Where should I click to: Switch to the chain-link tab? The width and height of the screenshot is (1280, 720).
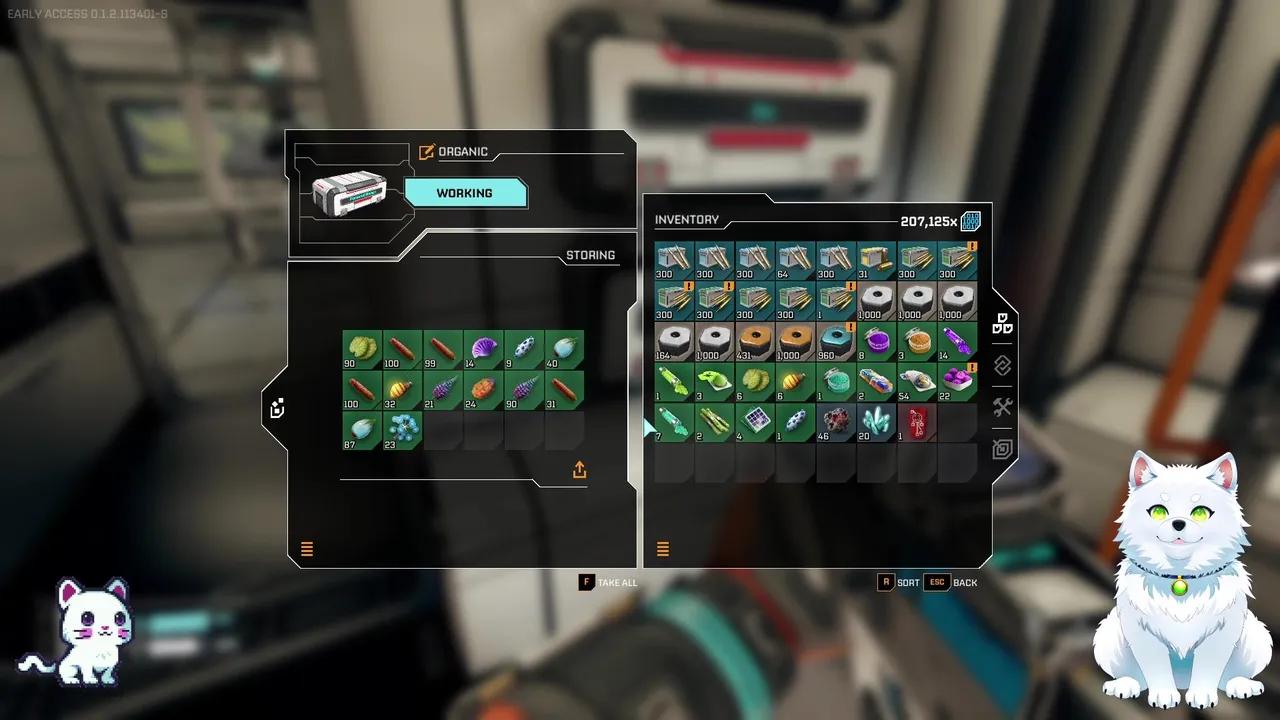[1003, 366]
